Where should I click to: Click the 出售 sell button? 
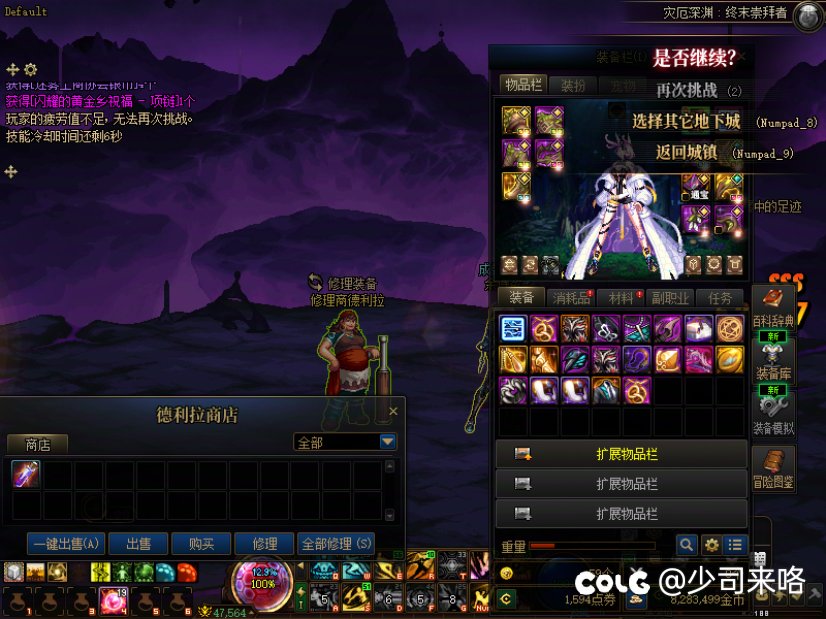point(138,544)
